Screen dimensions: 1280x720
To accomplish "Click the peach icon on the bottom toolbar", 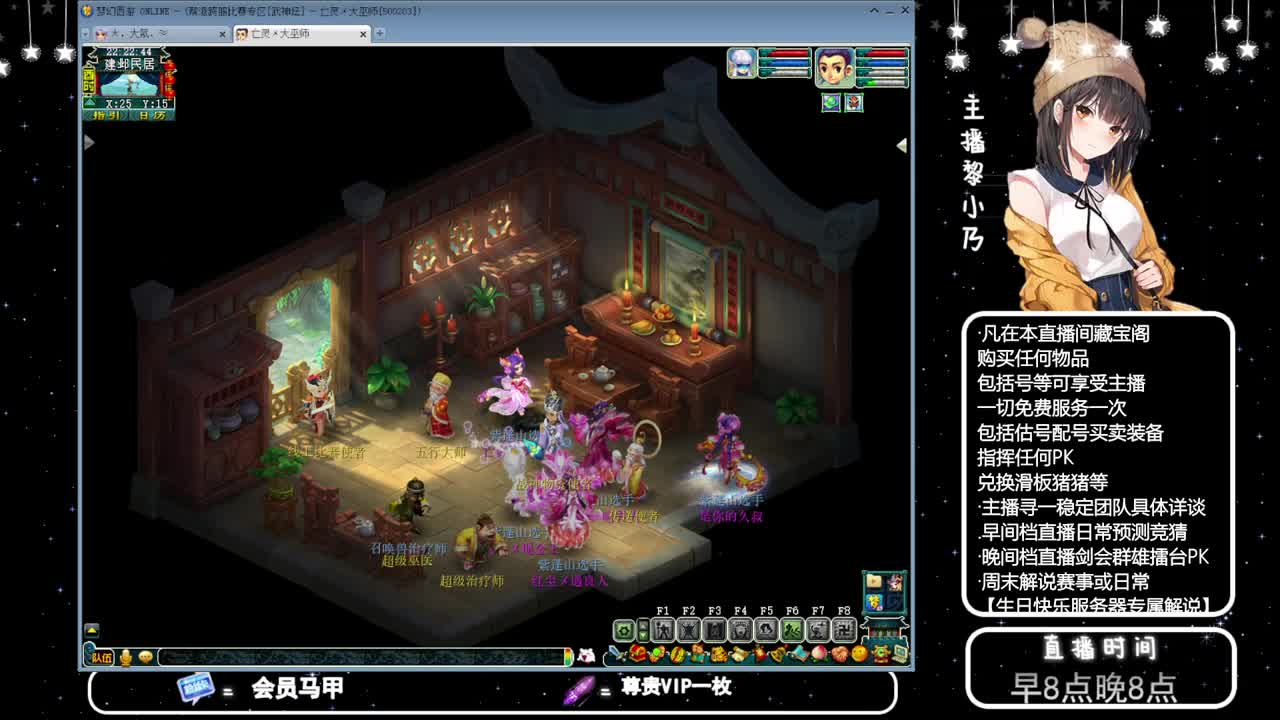I will [x=820, y=653].
